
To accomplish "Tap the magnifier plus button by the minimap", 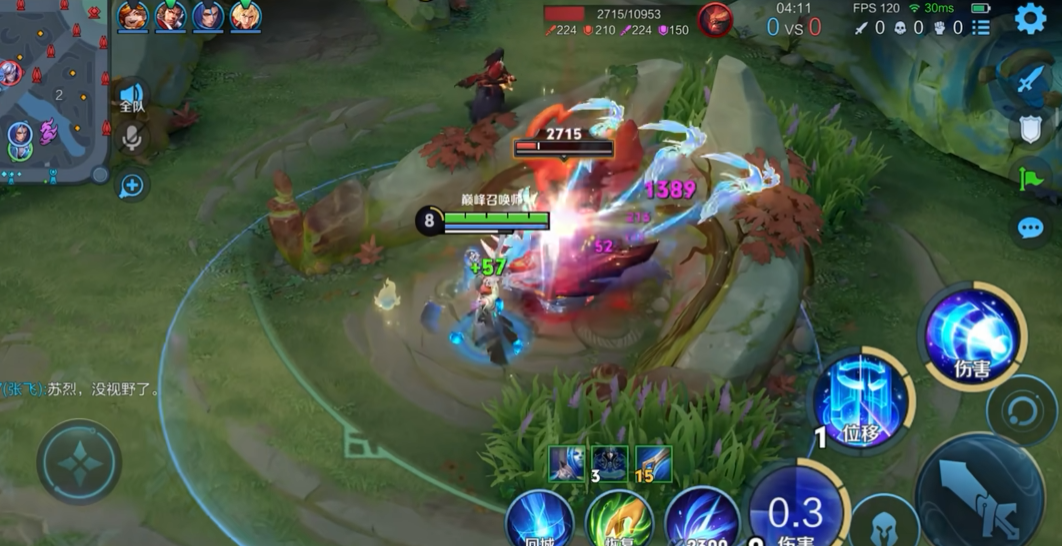I will pyautogui.click(x=132, y=185).
